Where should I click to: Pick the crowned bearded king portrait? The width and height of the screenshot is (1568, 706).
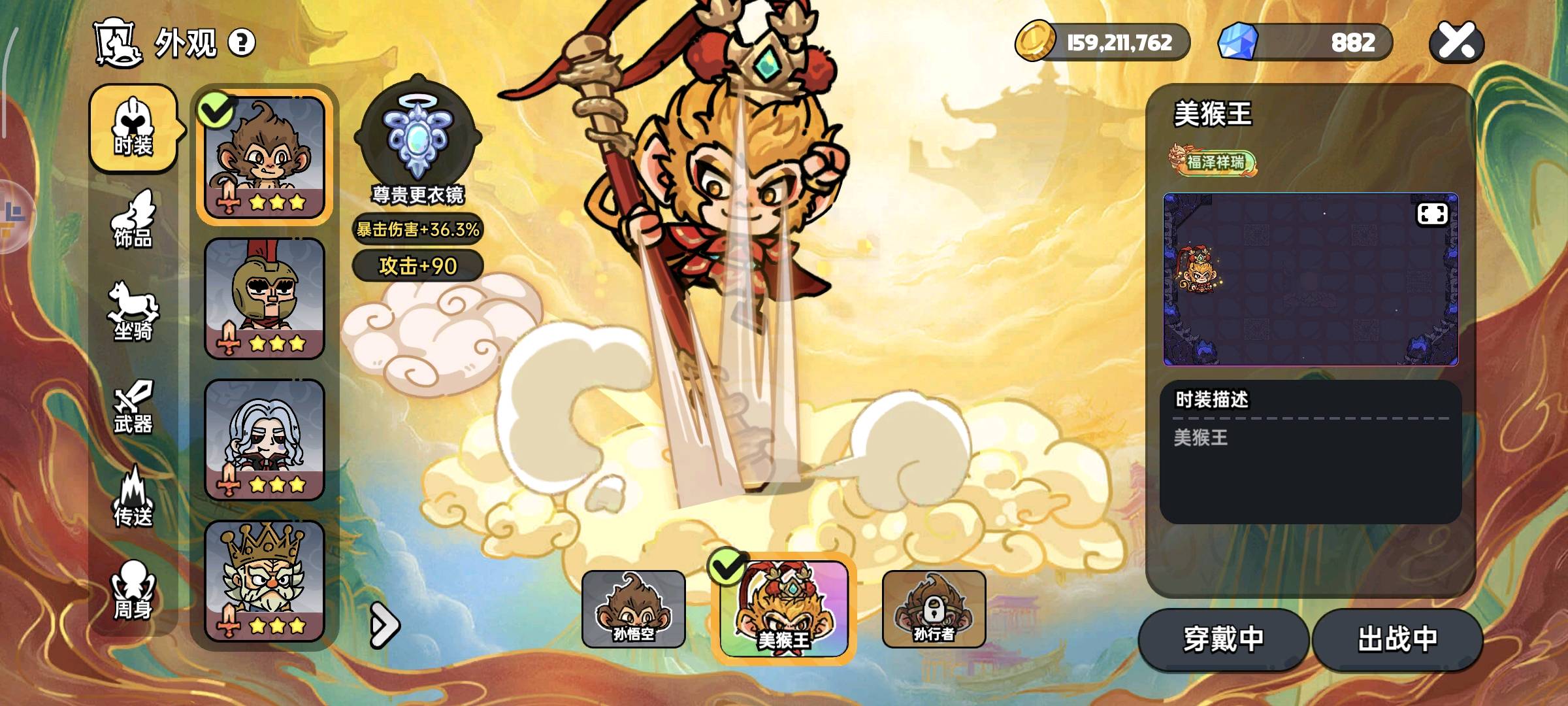click(265, 581)
